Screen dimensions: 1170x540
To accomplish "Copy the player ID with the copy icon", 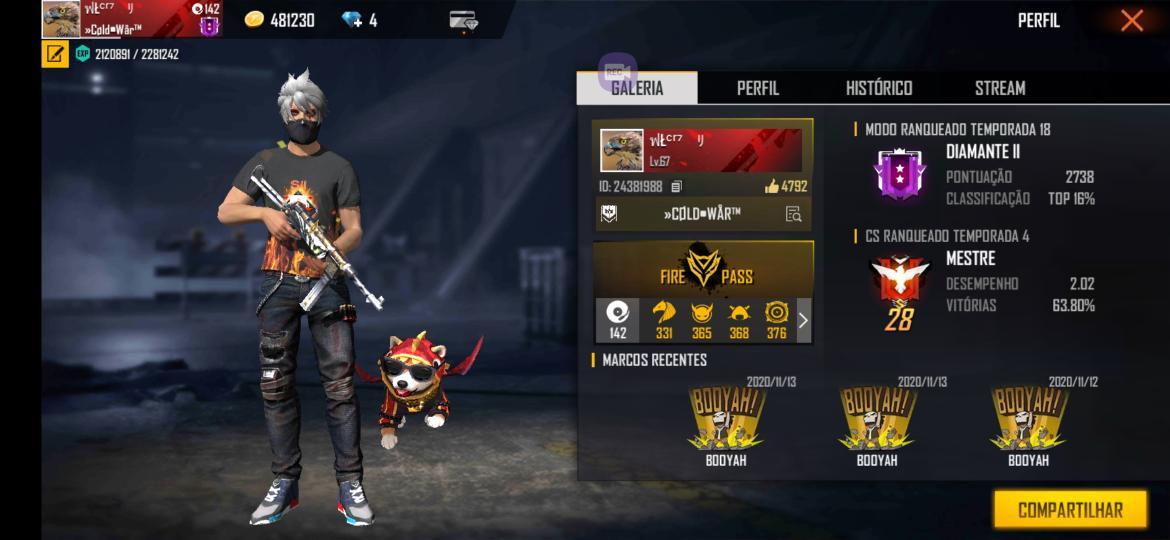I will (677, 186).
